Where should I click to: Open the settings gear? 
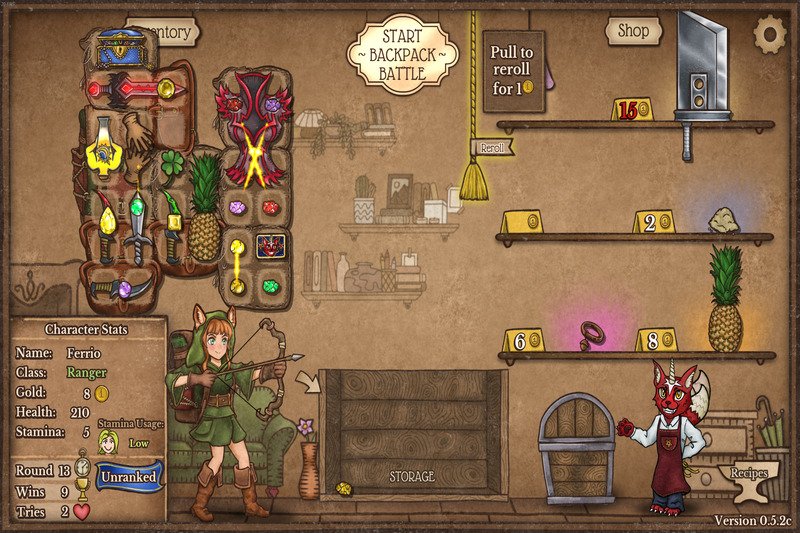tap(770, 35)
